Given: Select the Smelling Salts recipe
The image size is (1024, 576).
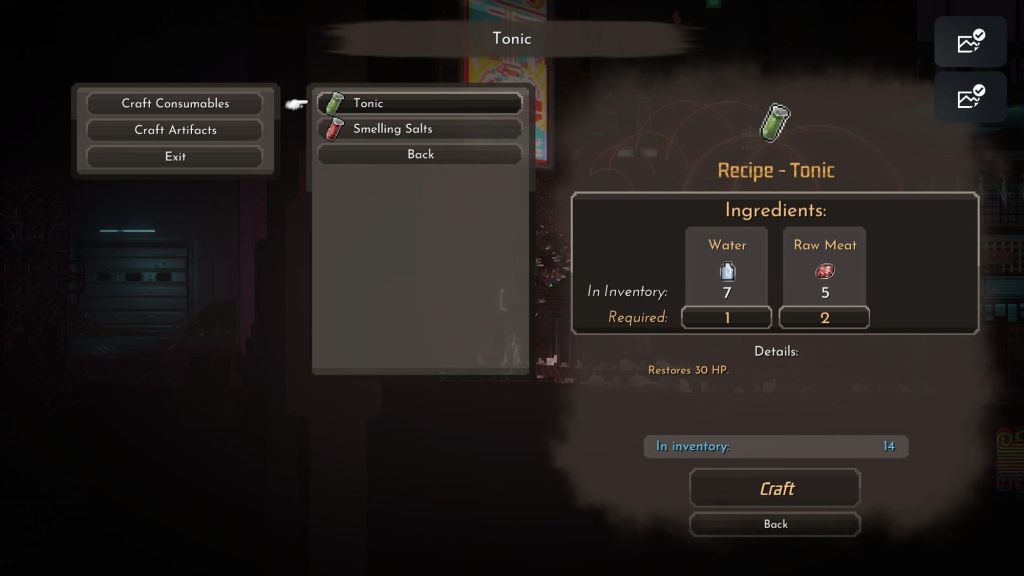Looking at the screenshot, I should pyautogui.click(x=420, y=129).
